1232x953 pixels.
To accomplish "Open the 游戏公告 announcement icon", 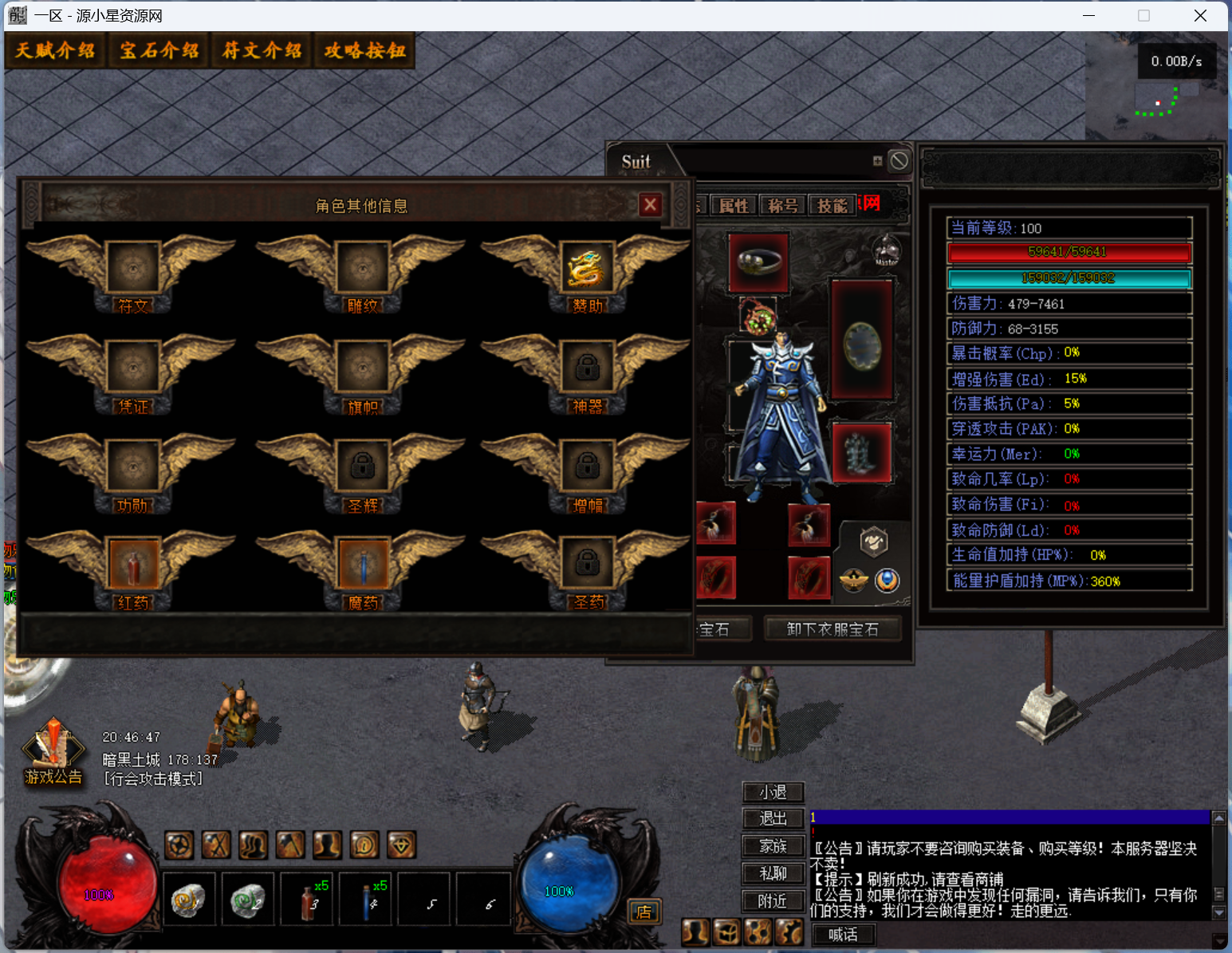I will 53,751.
